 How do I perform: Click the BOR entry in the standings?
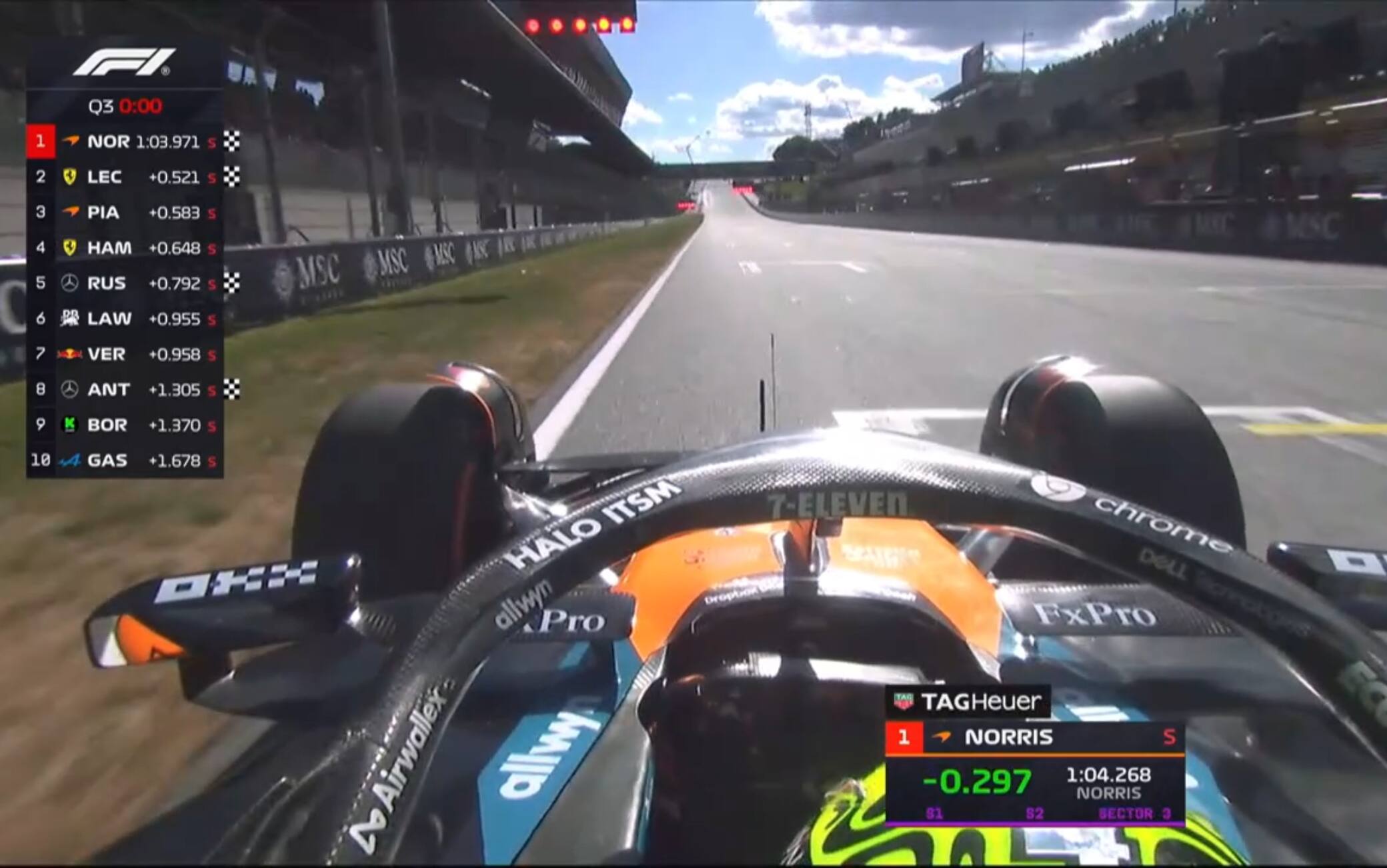125,425
